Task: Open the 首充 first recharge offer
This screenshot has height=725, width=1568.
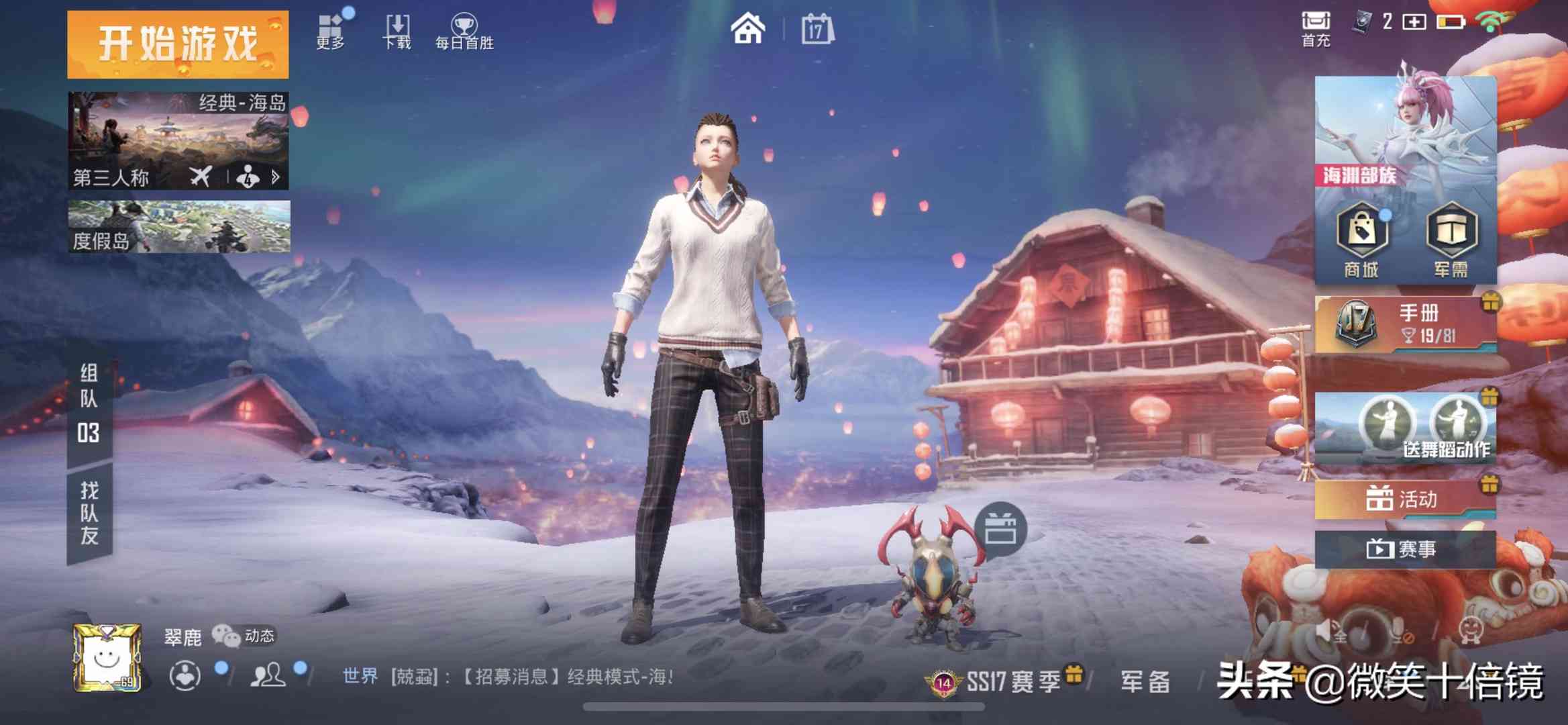Action: 1316,30
